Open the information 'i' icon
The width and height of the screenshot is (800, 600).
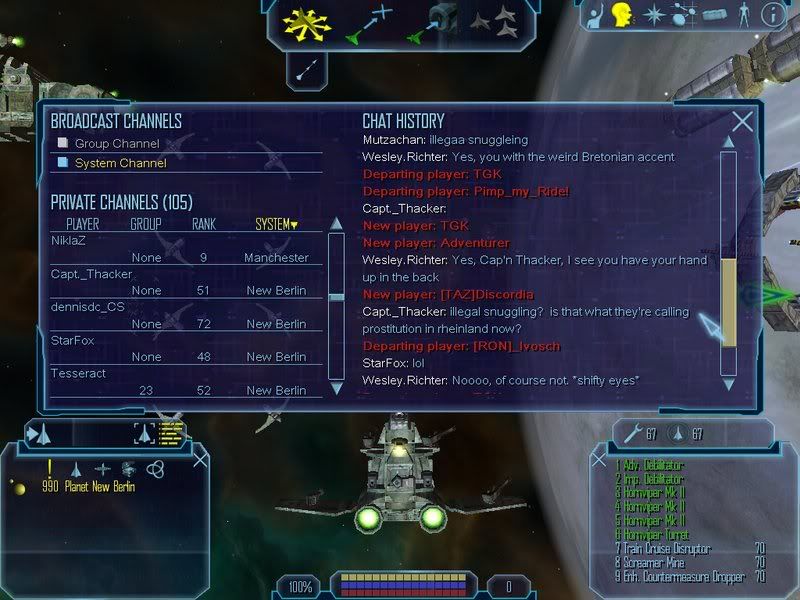(772, 15)
